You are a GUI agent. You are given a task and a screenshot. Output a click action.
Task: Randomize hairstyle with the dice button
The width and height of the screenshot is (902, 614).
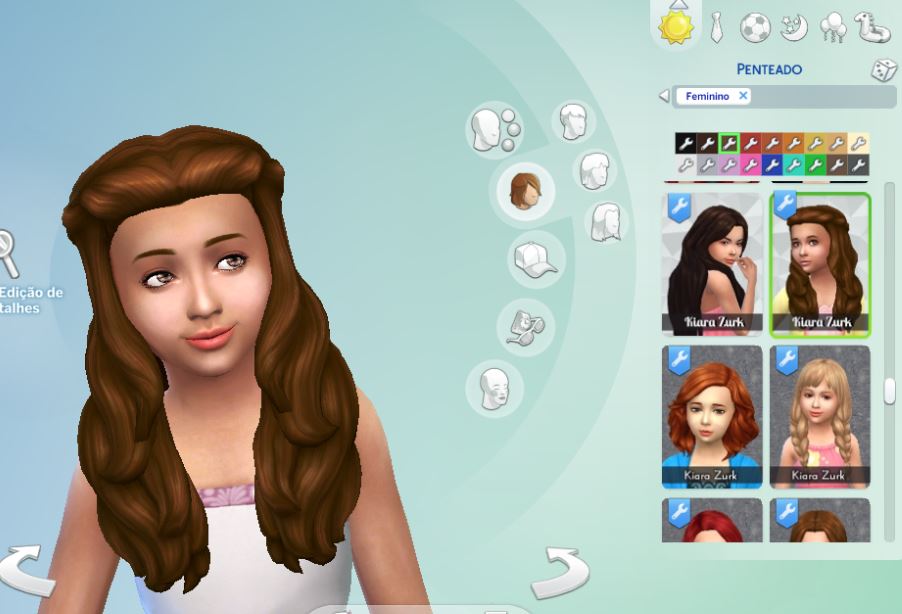click(x=883, y=70)
